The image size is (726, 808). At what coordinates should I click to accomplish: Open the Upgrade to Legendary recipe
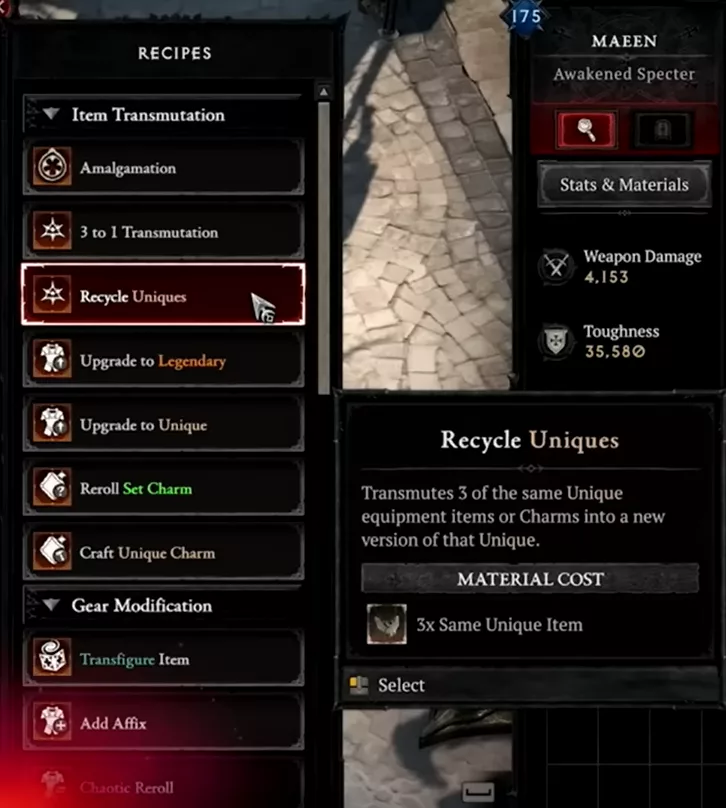163,360
